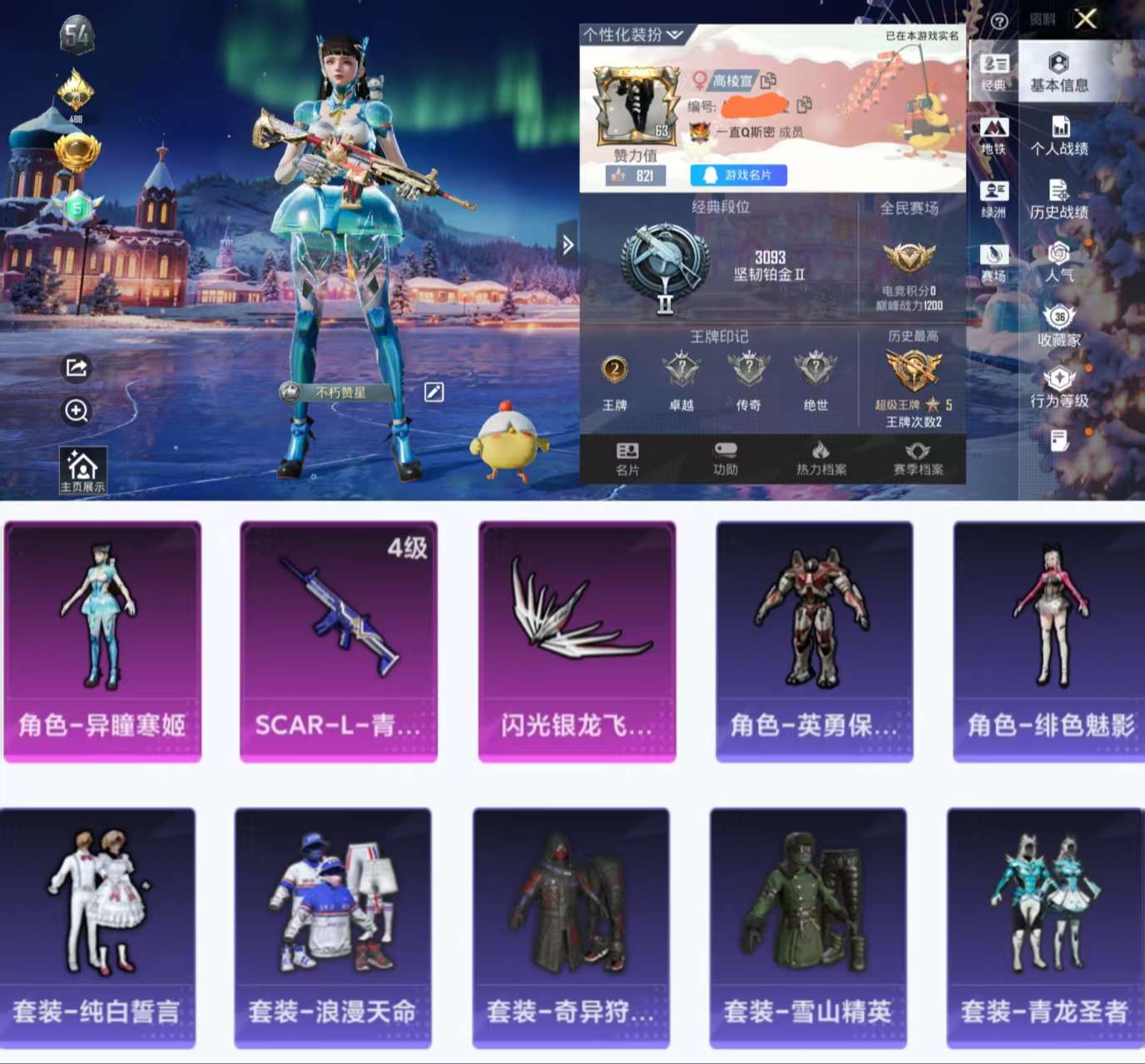The height and width of the screenshot is (1064, 1145).
Task: Expand the arrow beside the character
Action: [568, 243]
